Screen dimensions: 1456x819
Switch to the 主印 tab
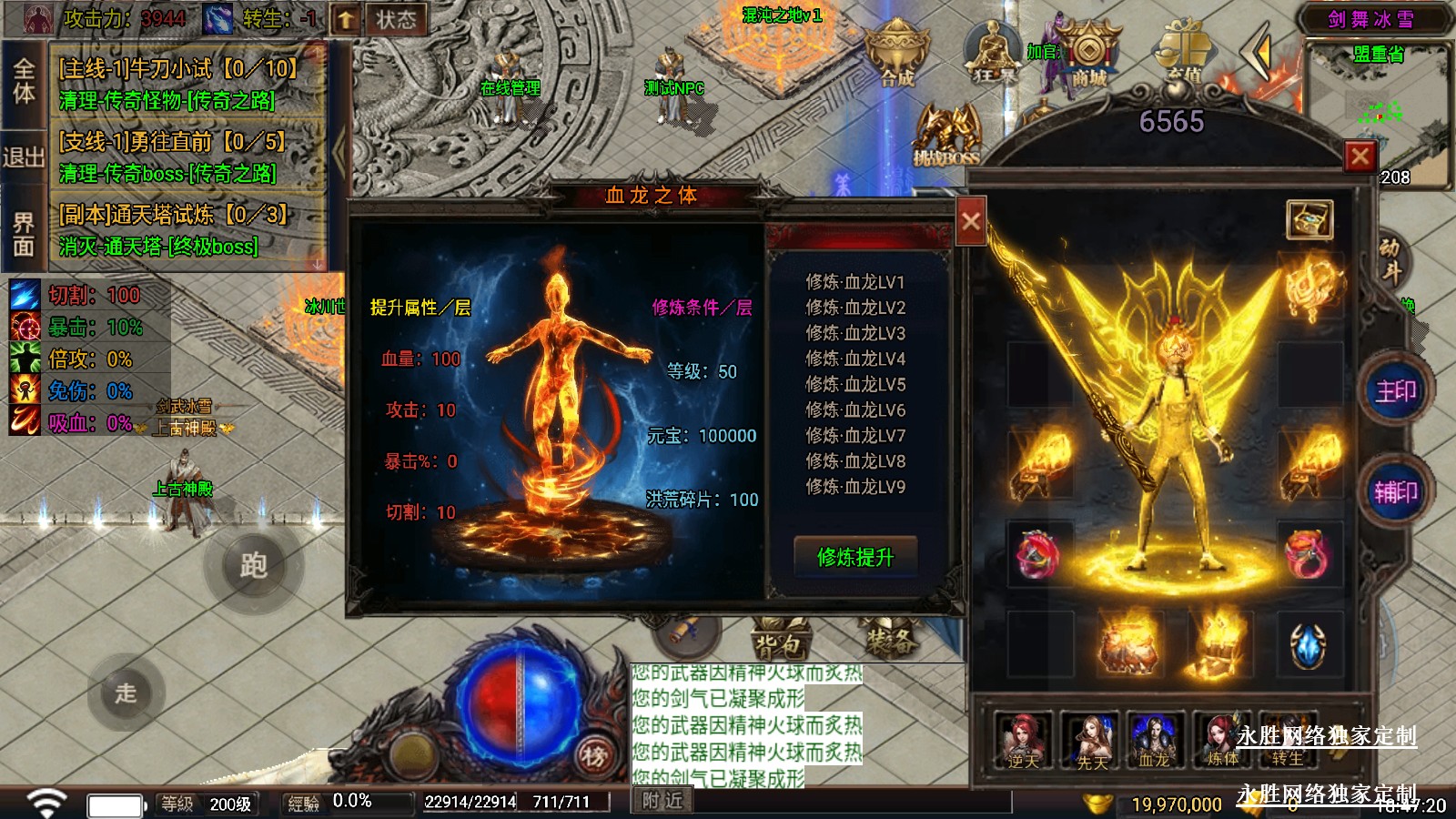[1395, 391]
